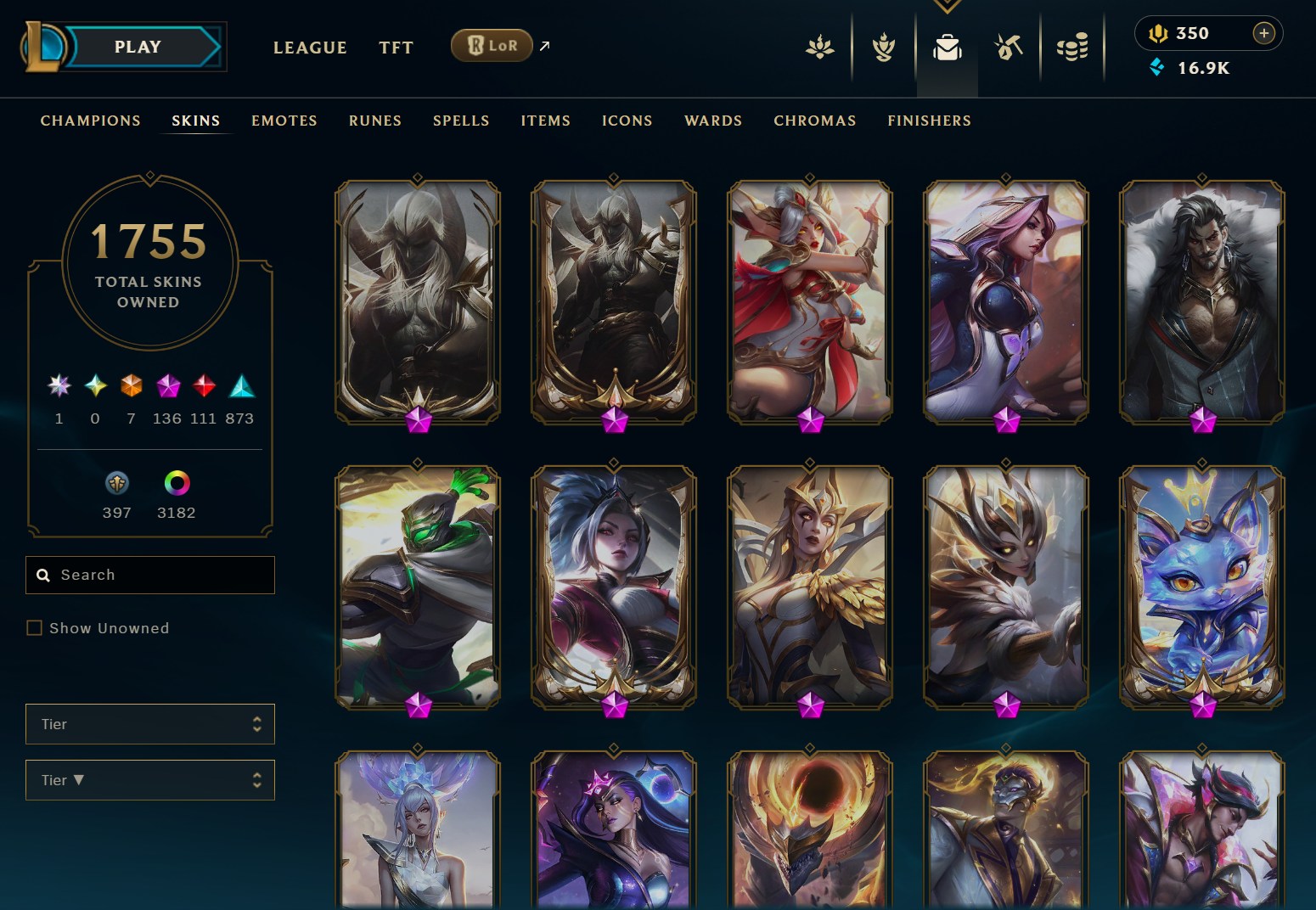Switch to the Wards tab

click(x=713, y=121)
